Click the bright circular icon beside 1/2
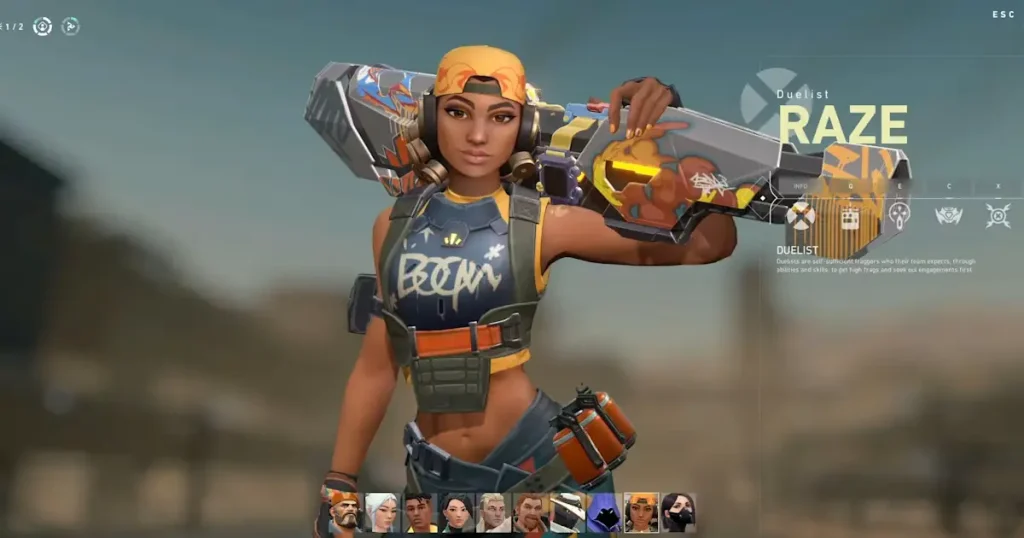Image resolution: width=1024 pixels, height=538 pixels. click(42, 26)
